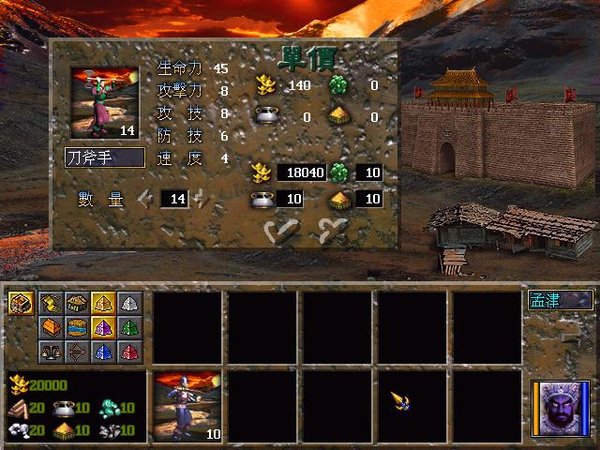Choose the green tent building
Screen dimensions: 600x450
click(x=131, y=327)
